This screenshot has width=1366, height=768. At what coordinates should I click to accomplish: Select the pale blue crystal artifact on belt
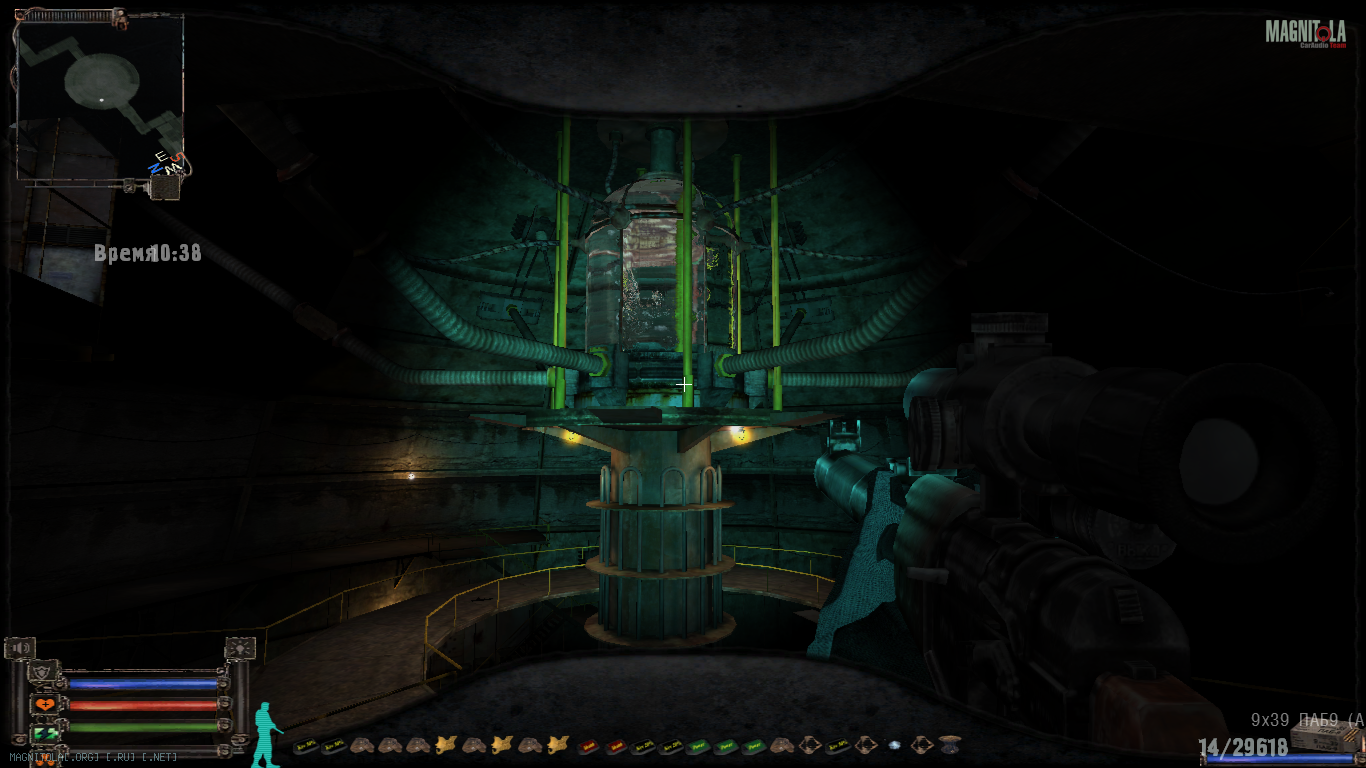[x=893, y=745]
